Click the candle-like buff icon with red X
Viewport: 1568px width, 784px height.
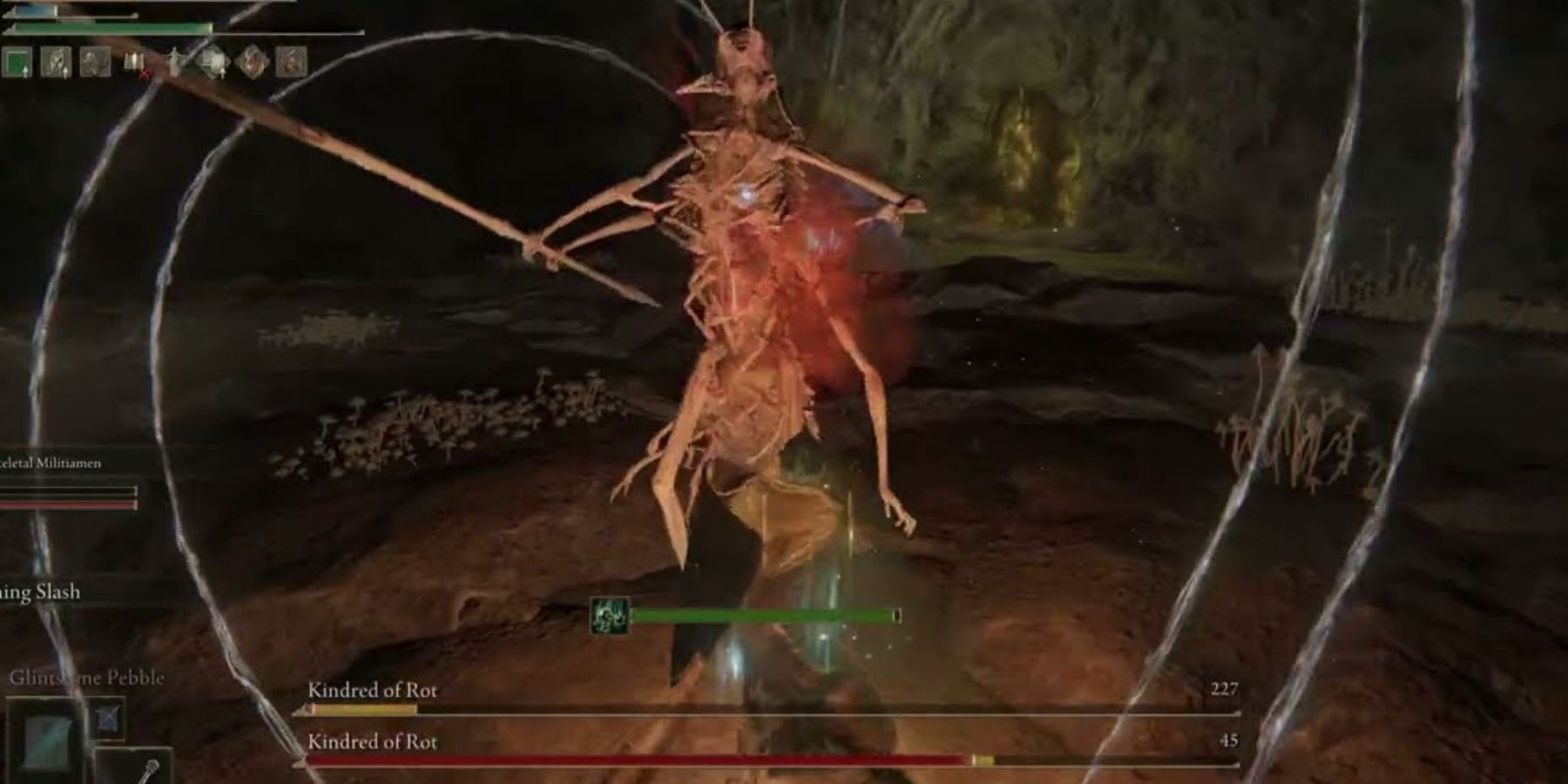tap(134, 61)
